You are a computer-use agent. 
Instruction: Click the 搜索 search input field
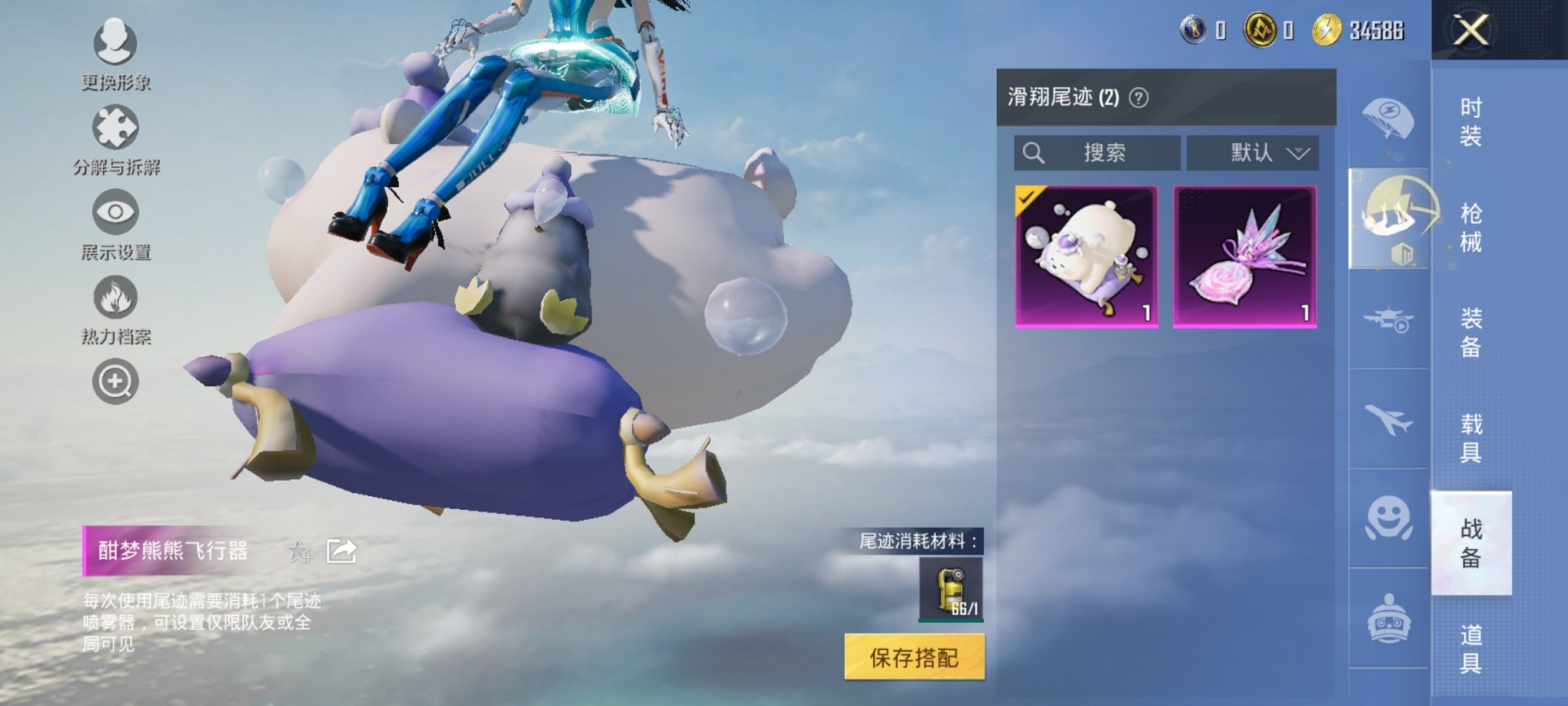[x=1099, y=152]
